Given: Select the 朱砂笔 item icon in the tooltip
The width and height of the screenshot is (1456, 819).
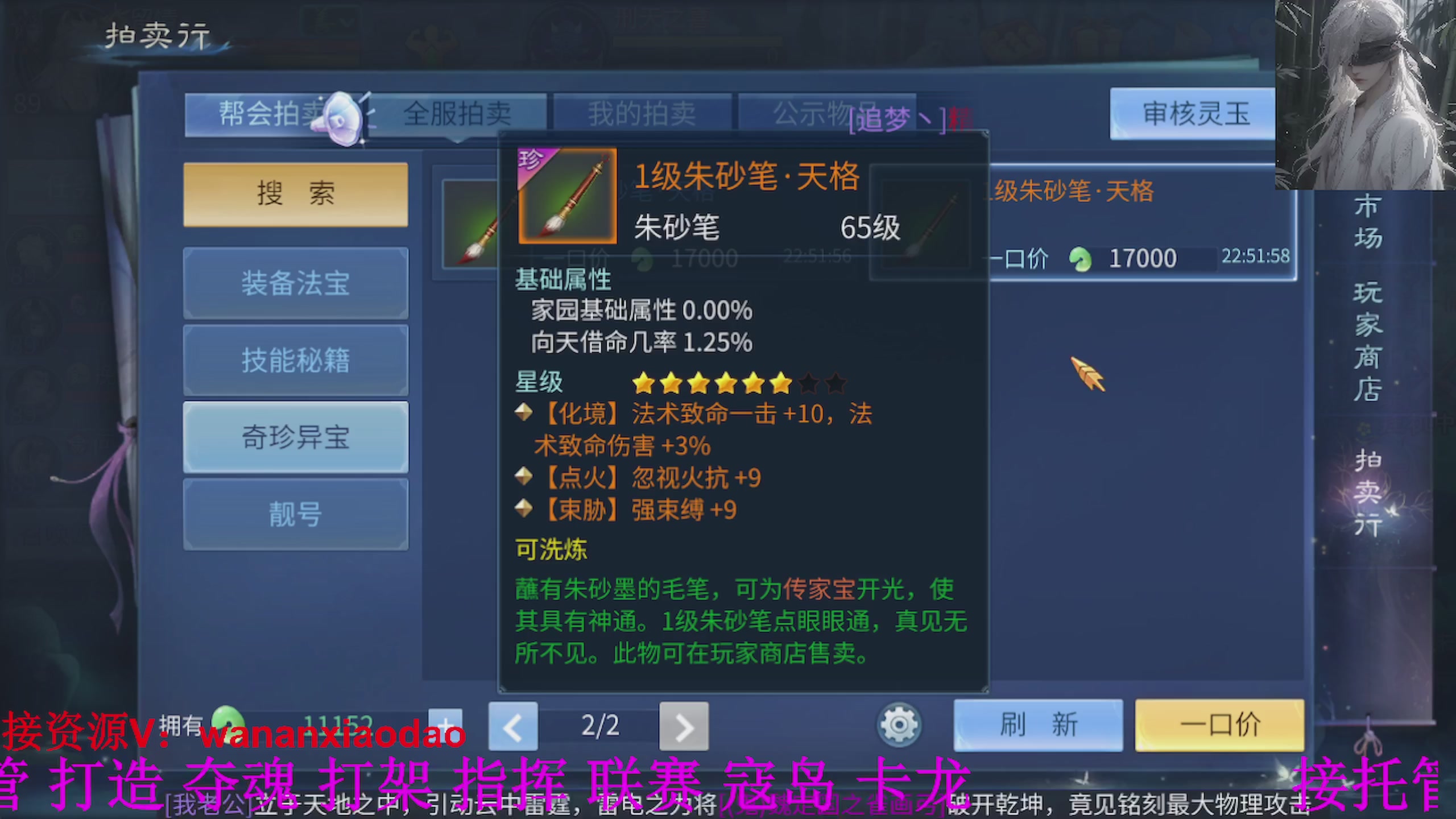Looking at the screenshot, I should (x=566, y=196).
